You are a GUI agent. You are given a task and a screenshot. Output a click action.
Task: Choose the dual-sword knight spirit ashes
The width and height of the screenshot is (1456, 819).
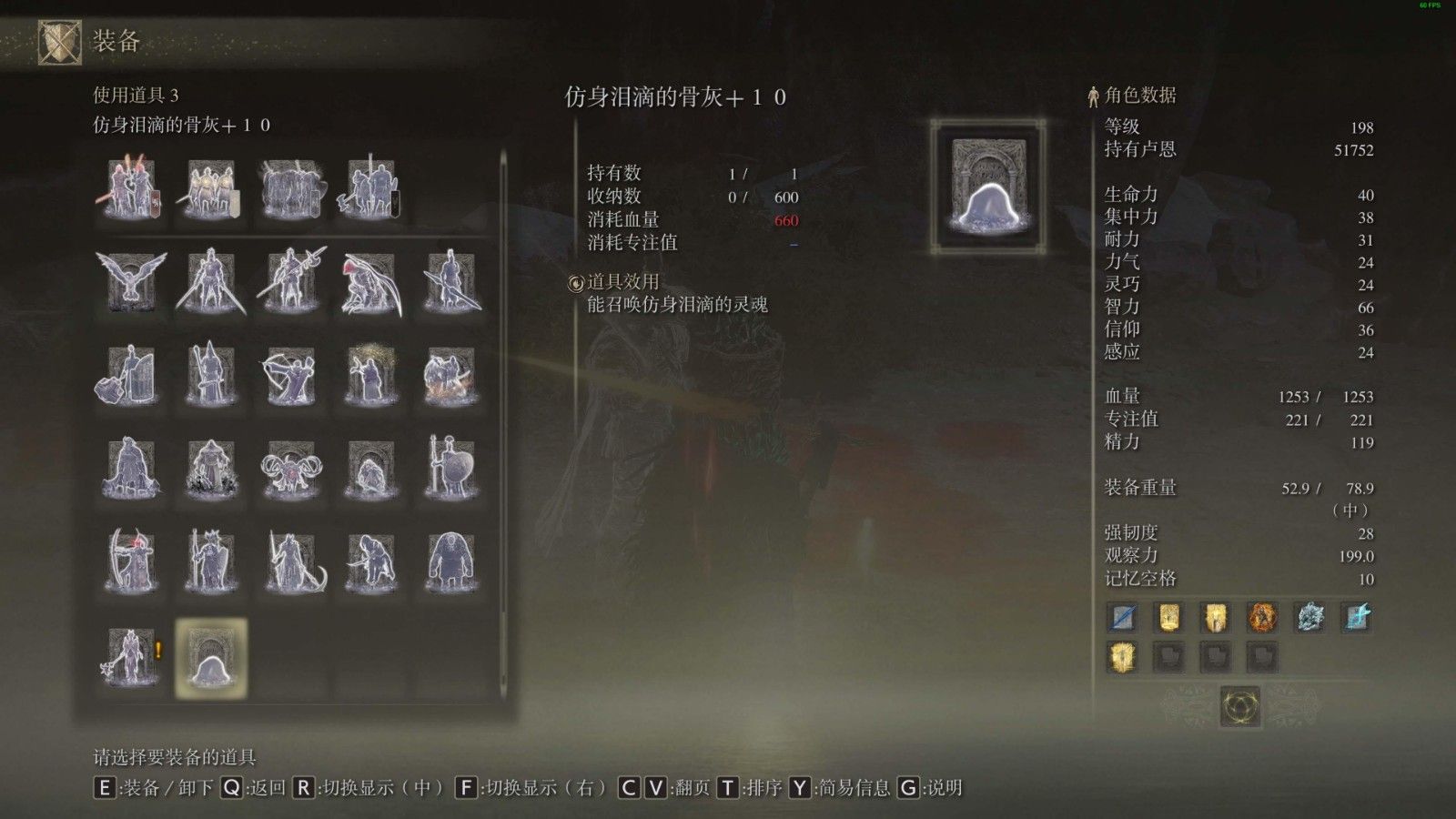[x=210, y=282]
